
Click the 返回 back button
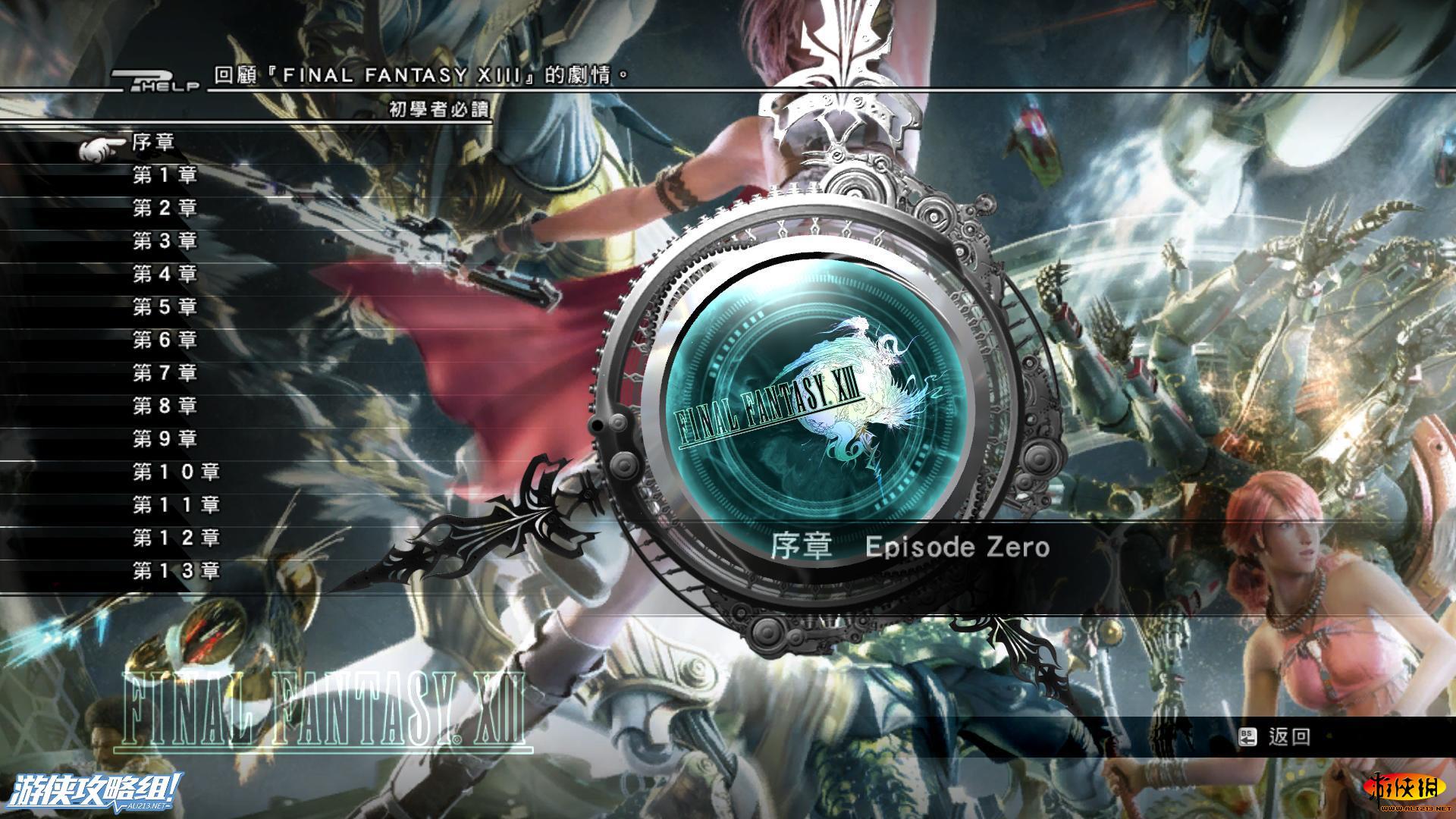pyautogui.click(x=1276, y=737)
